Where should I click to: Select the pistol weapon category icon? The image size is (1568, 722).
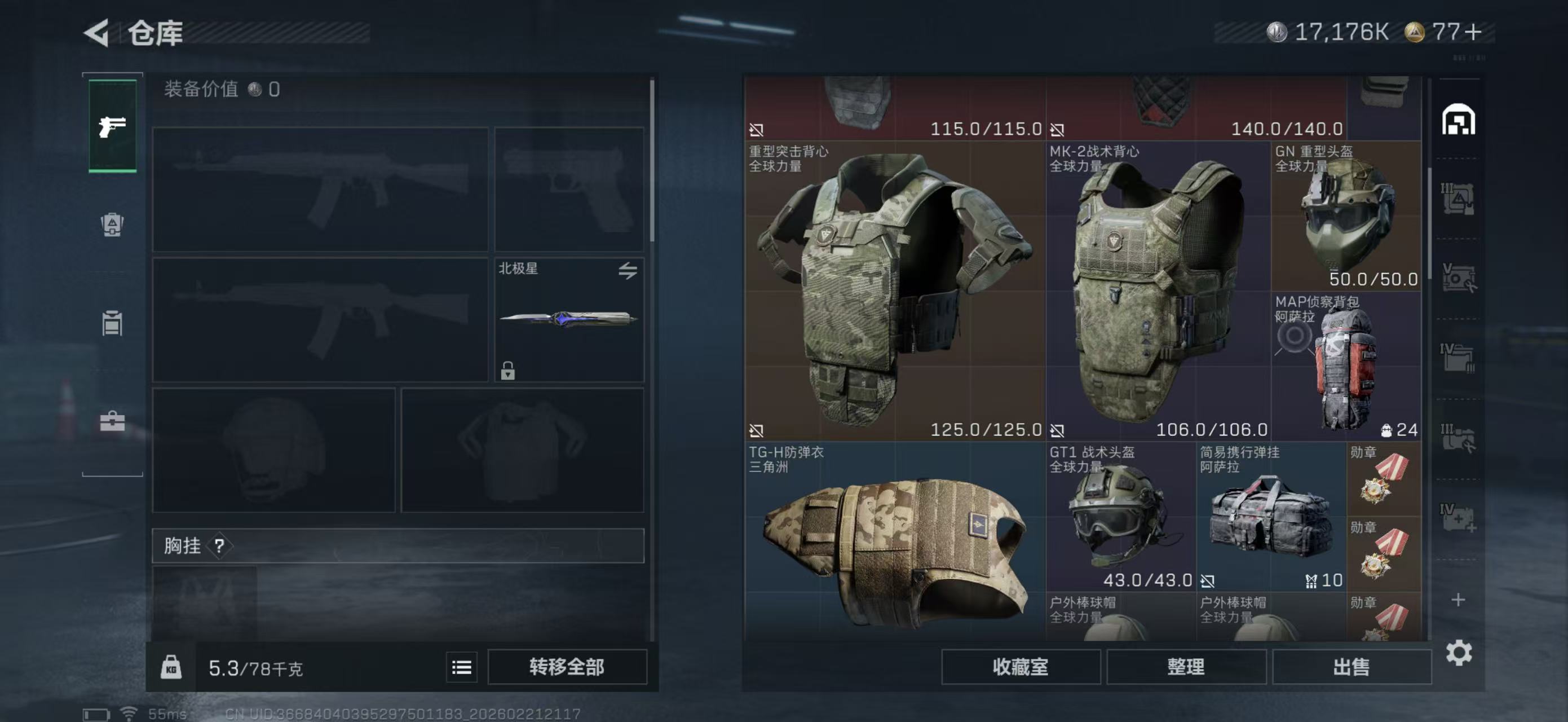click(x=112, y=128)
